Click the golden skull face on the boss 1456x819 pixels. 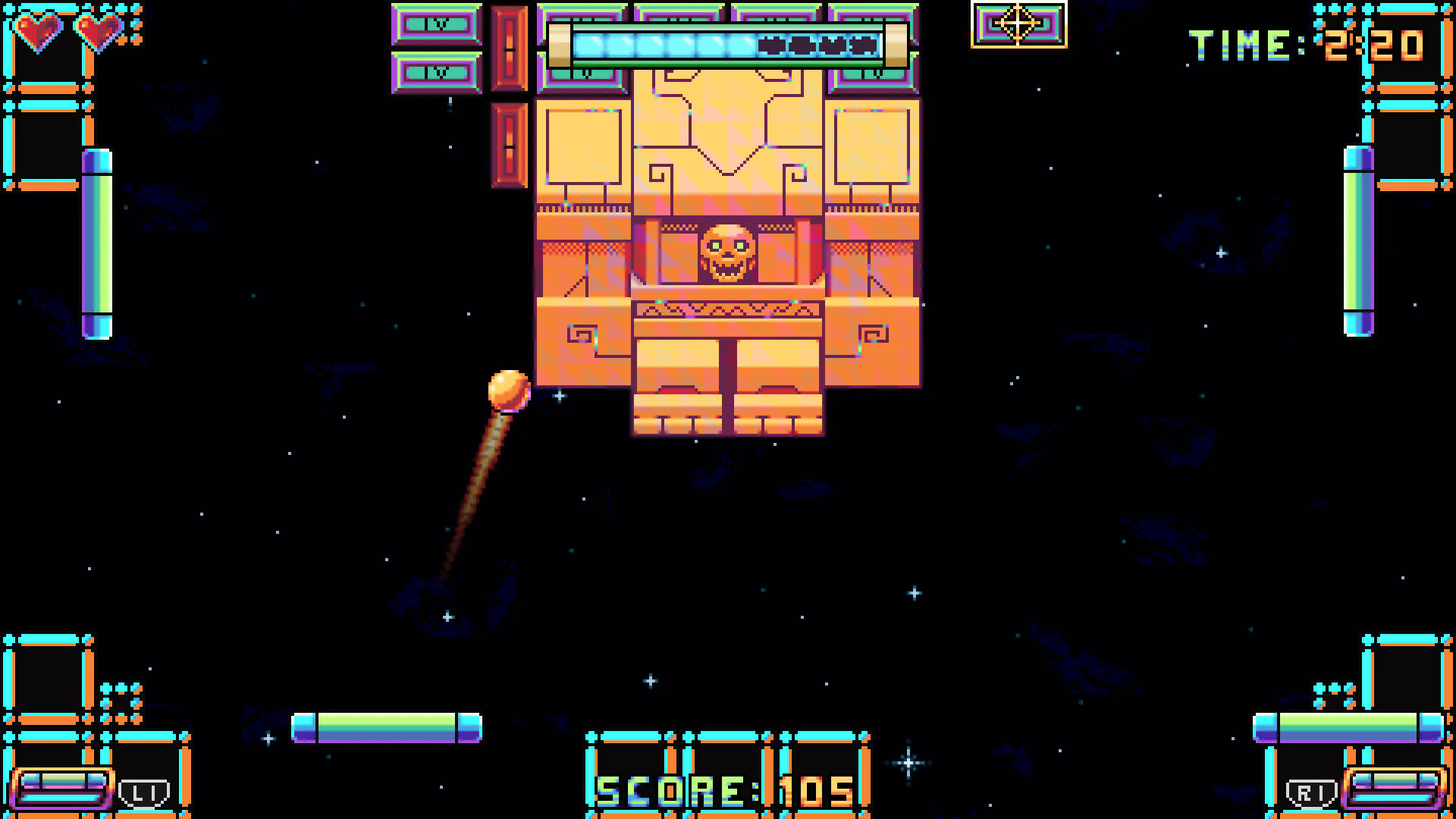[x=729, y=254]
